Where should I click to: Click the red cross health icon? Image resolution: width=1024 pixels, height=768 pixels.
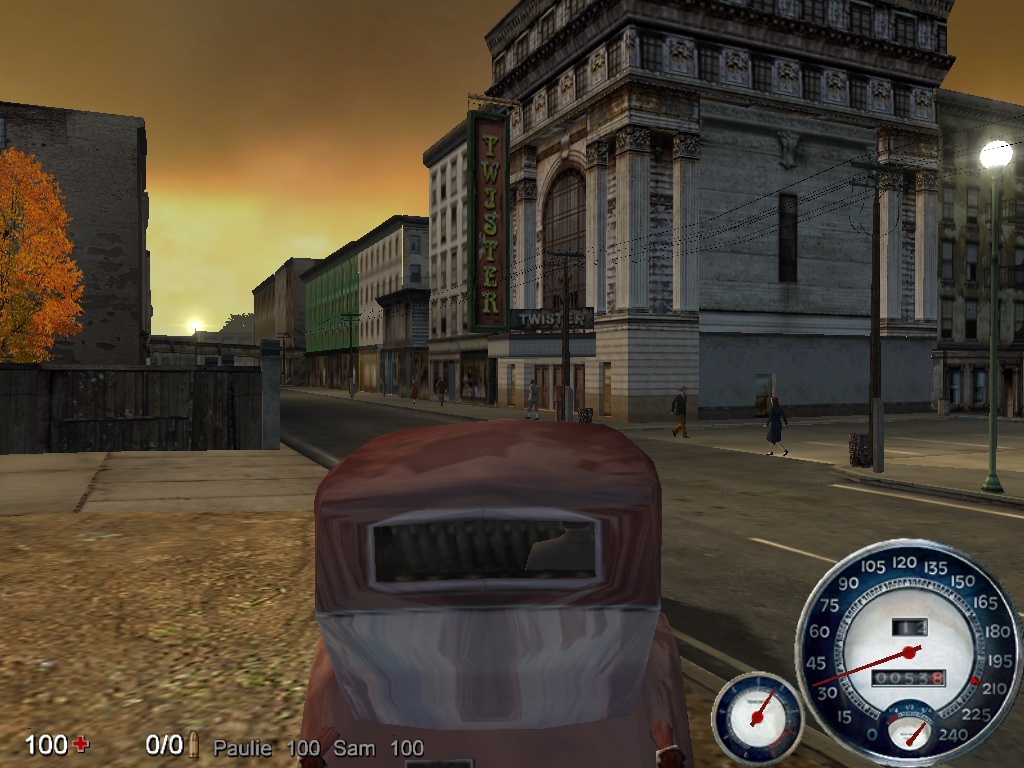81,744
